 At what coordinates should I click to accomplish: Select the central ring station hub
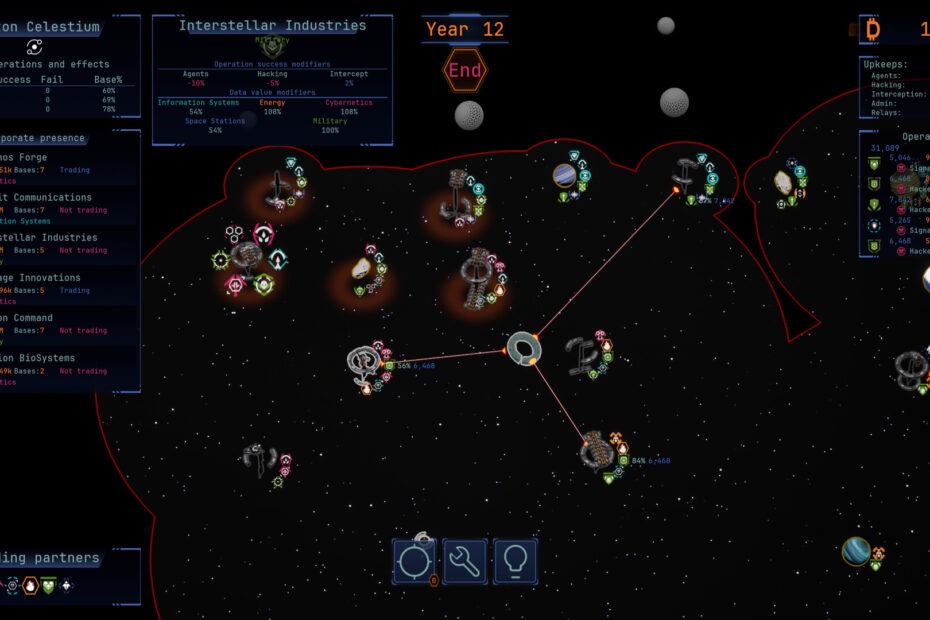[x=522, y=348]
